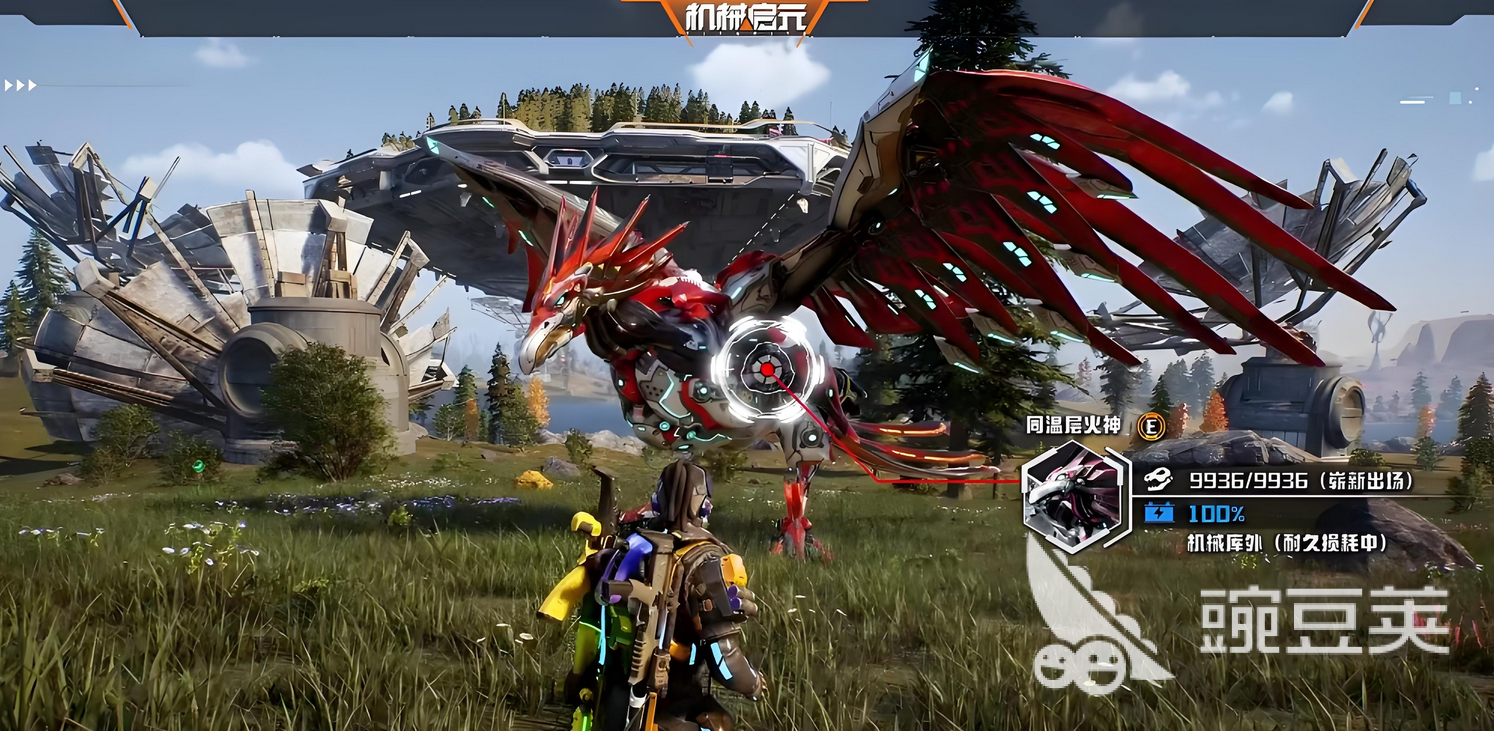
Task: Click the circular target reticle on the mech bird
Action: (x=767, y=370)
